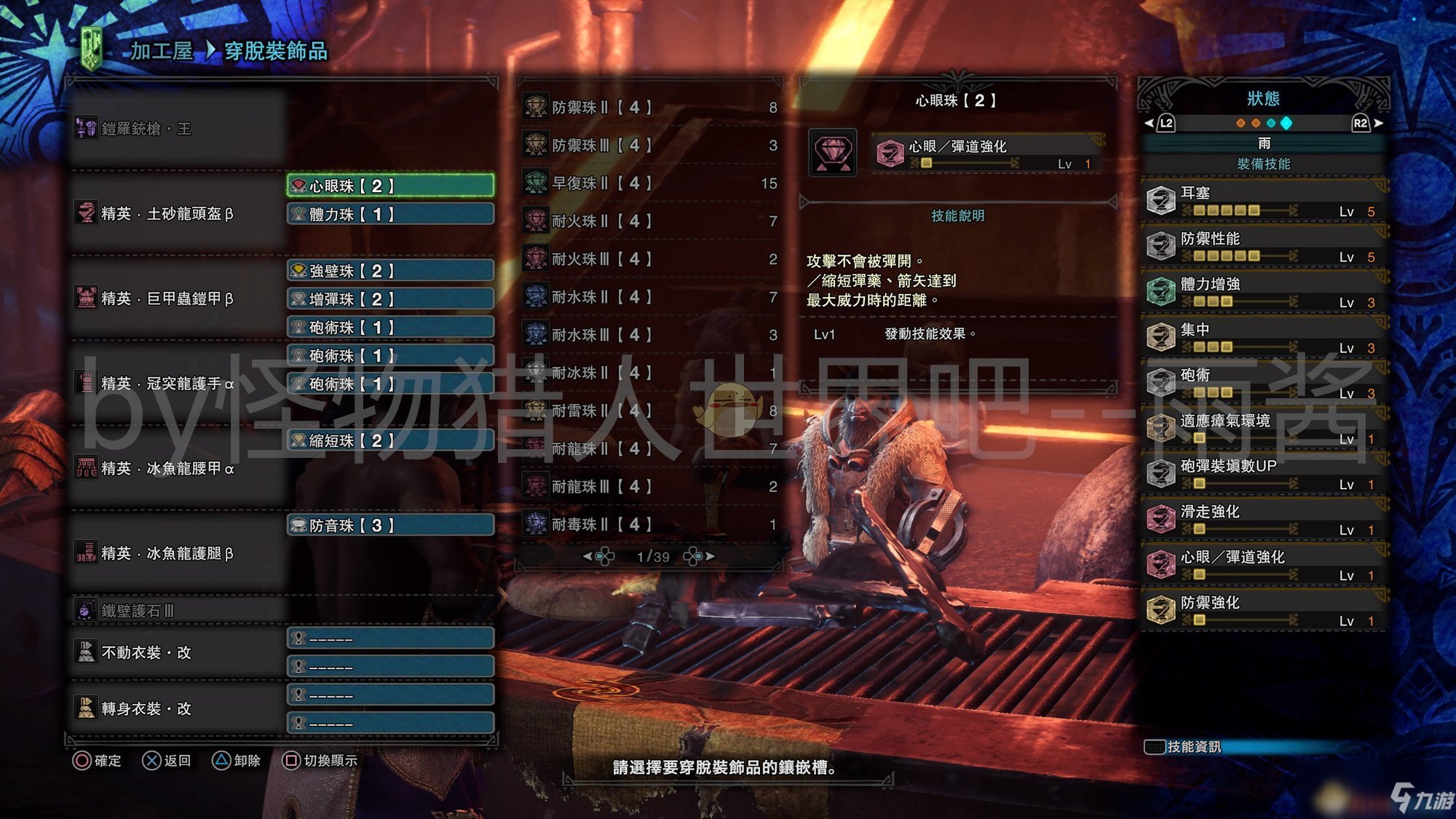Choose the 體力珠【1】 decoration slot
Screen dimensions: 1456x819
390,214
